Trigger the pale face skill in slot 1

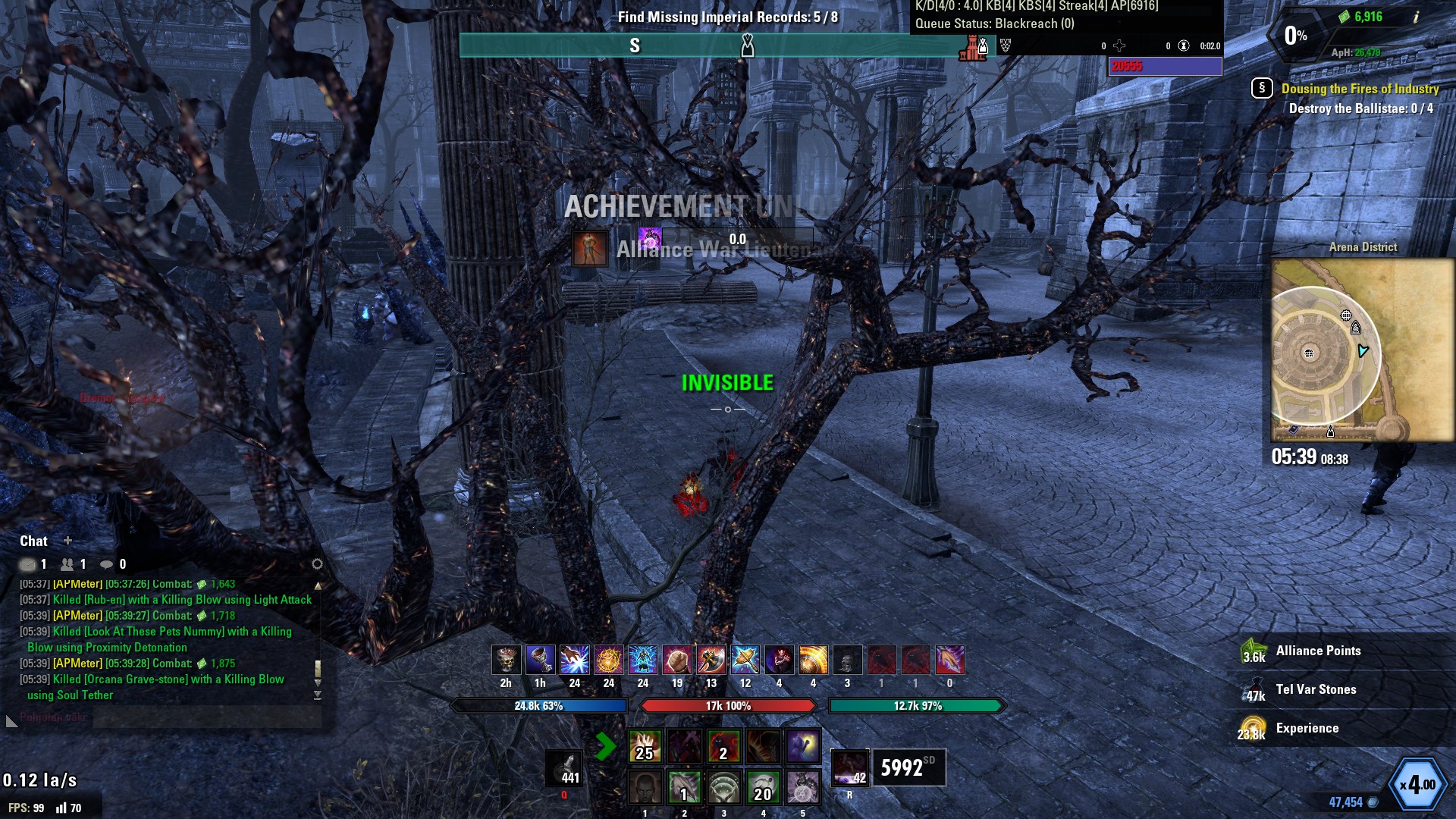click(x=645, y=787)
